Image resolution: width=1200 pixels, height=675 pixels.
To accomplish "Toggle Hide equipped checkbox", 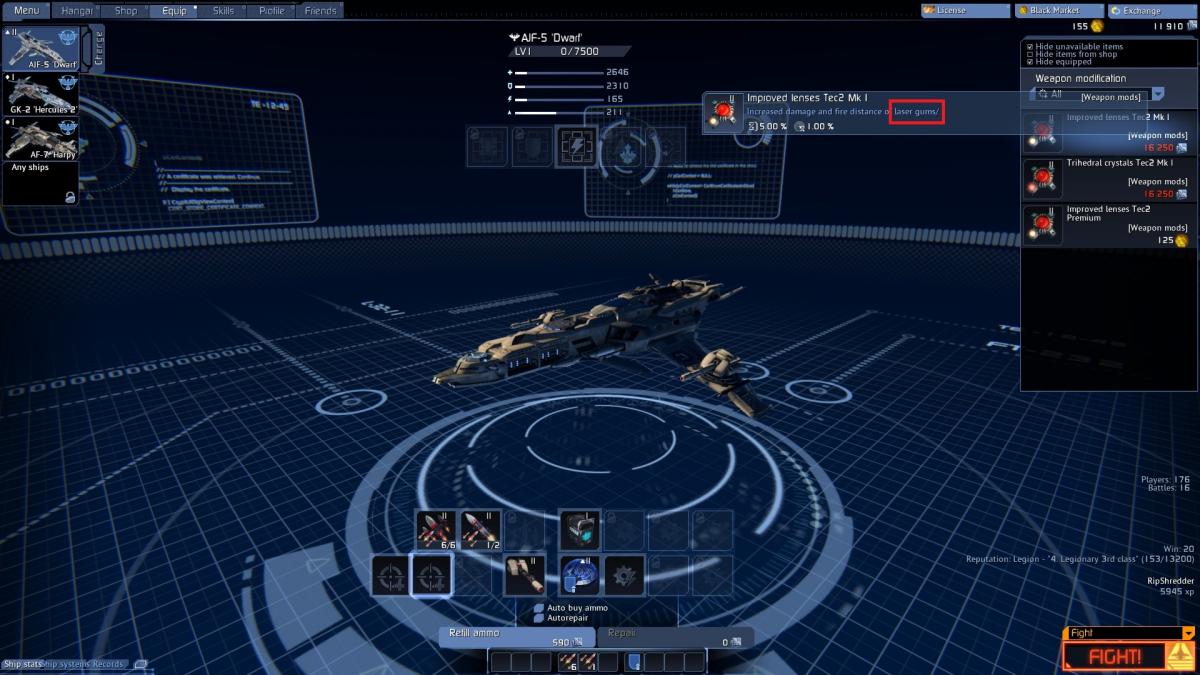I will coord(1030,62).
